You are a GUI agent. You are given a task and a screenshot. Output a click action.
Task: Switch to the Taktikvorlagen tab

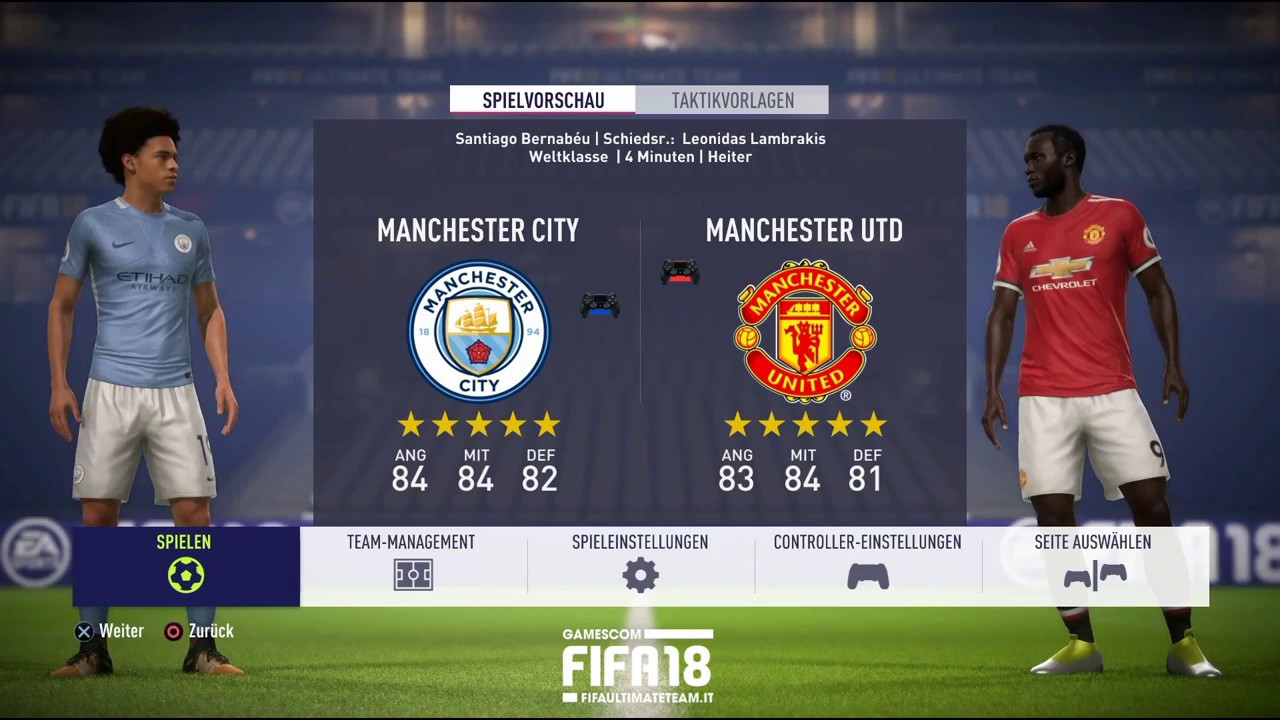click(731, 100)
